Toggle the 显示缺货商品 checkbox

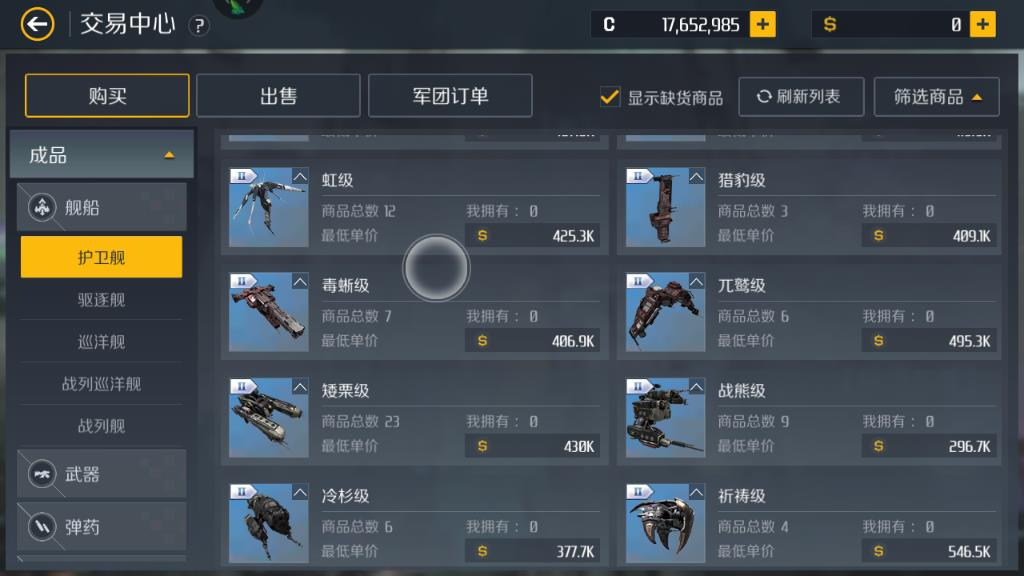pyautogui.click(x=610, y=97)
